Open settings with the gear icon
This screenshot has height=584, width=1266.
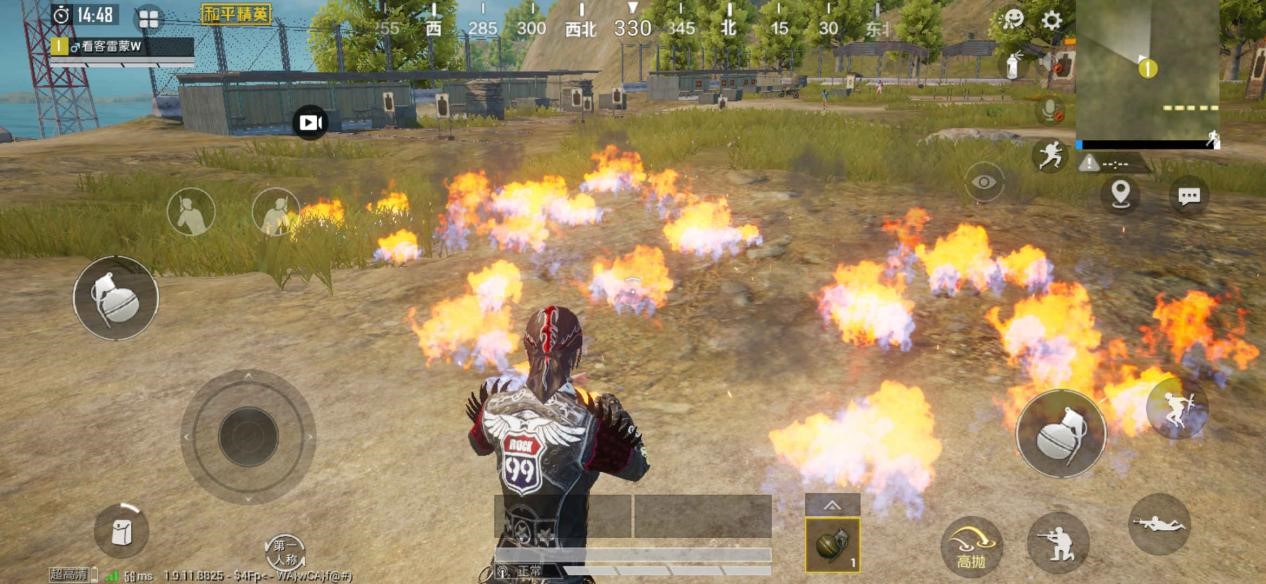1051,20
